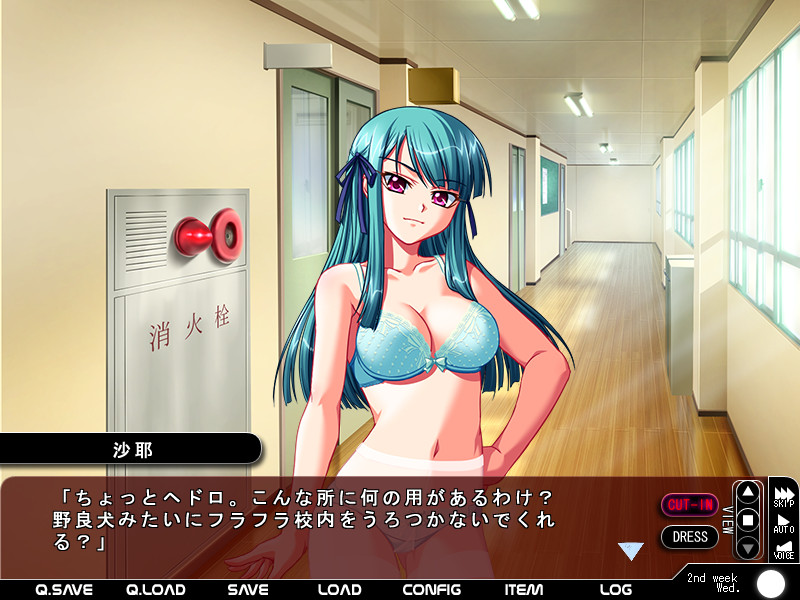The width and height of the screenshot is (800, 600).
Task: Replay the VOICE line
Action: (x=784, y=549)
